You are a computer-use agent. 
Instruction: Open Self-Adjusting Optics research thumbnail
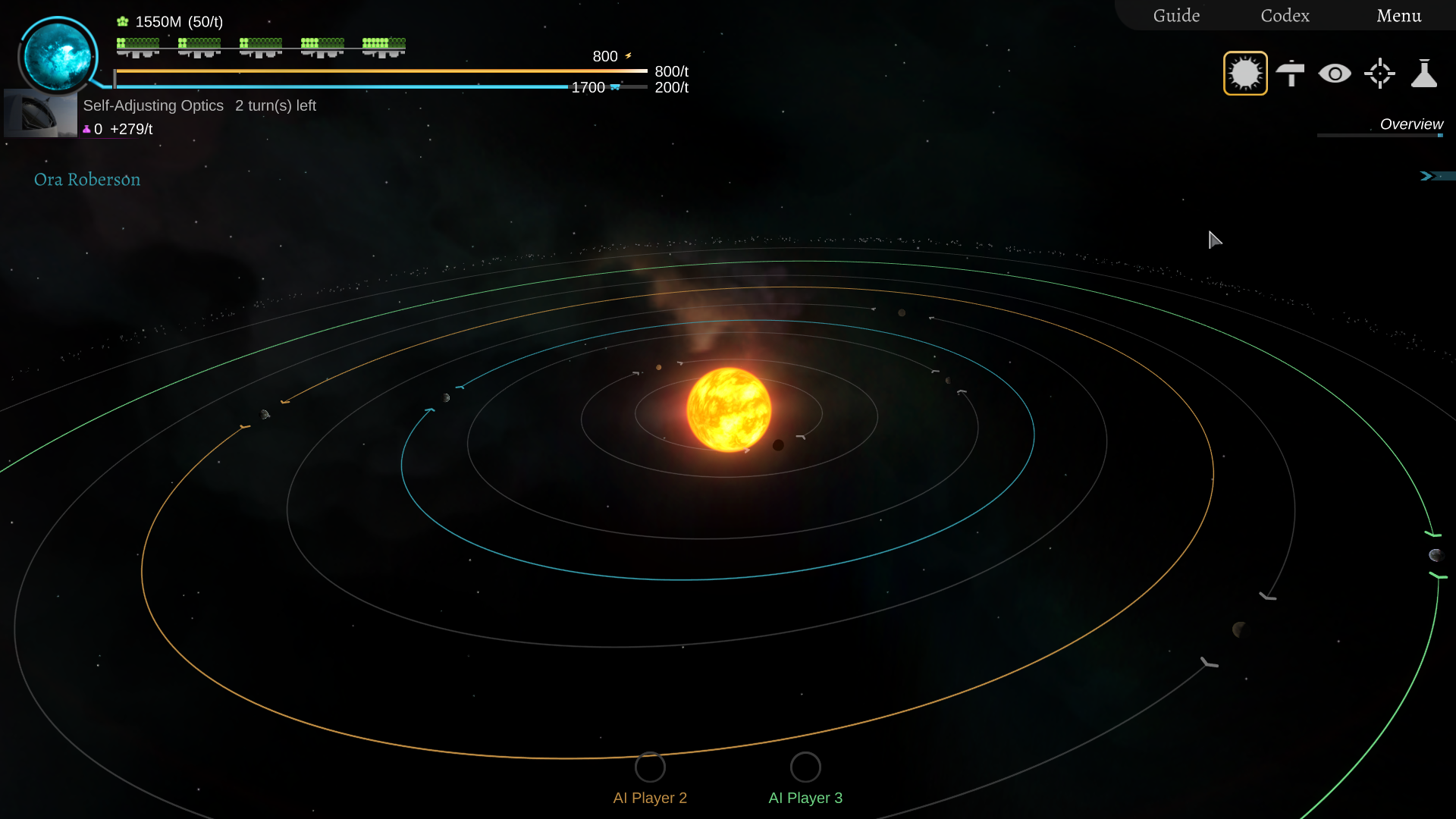40,114
